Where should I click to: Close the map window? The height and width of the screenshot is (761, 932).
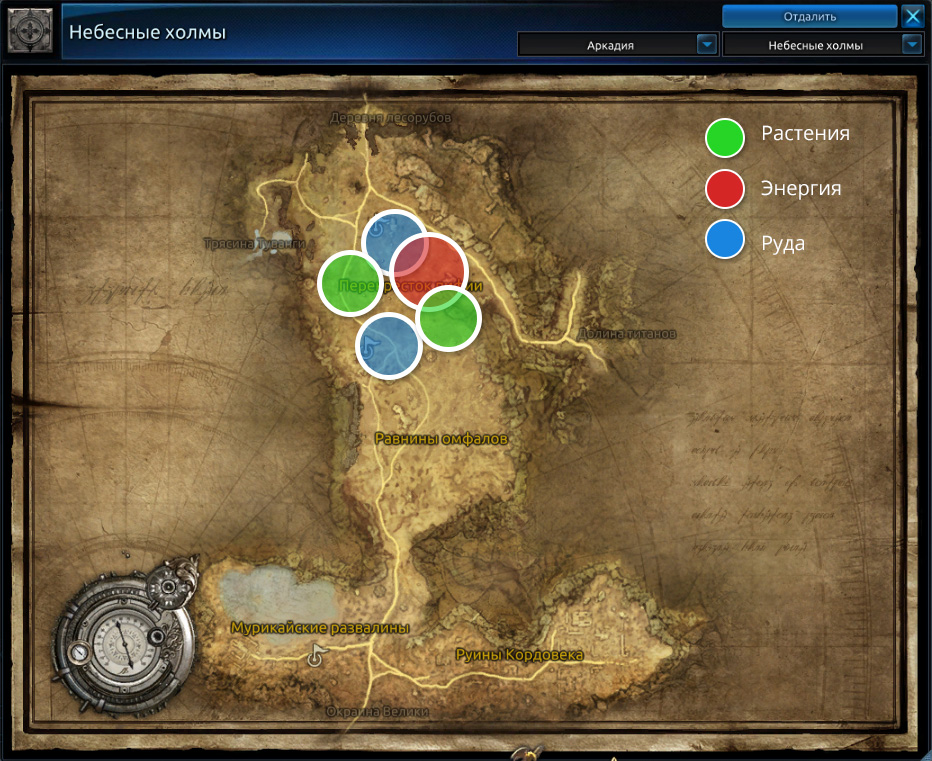pyautogui.click(x=912, y=16)
